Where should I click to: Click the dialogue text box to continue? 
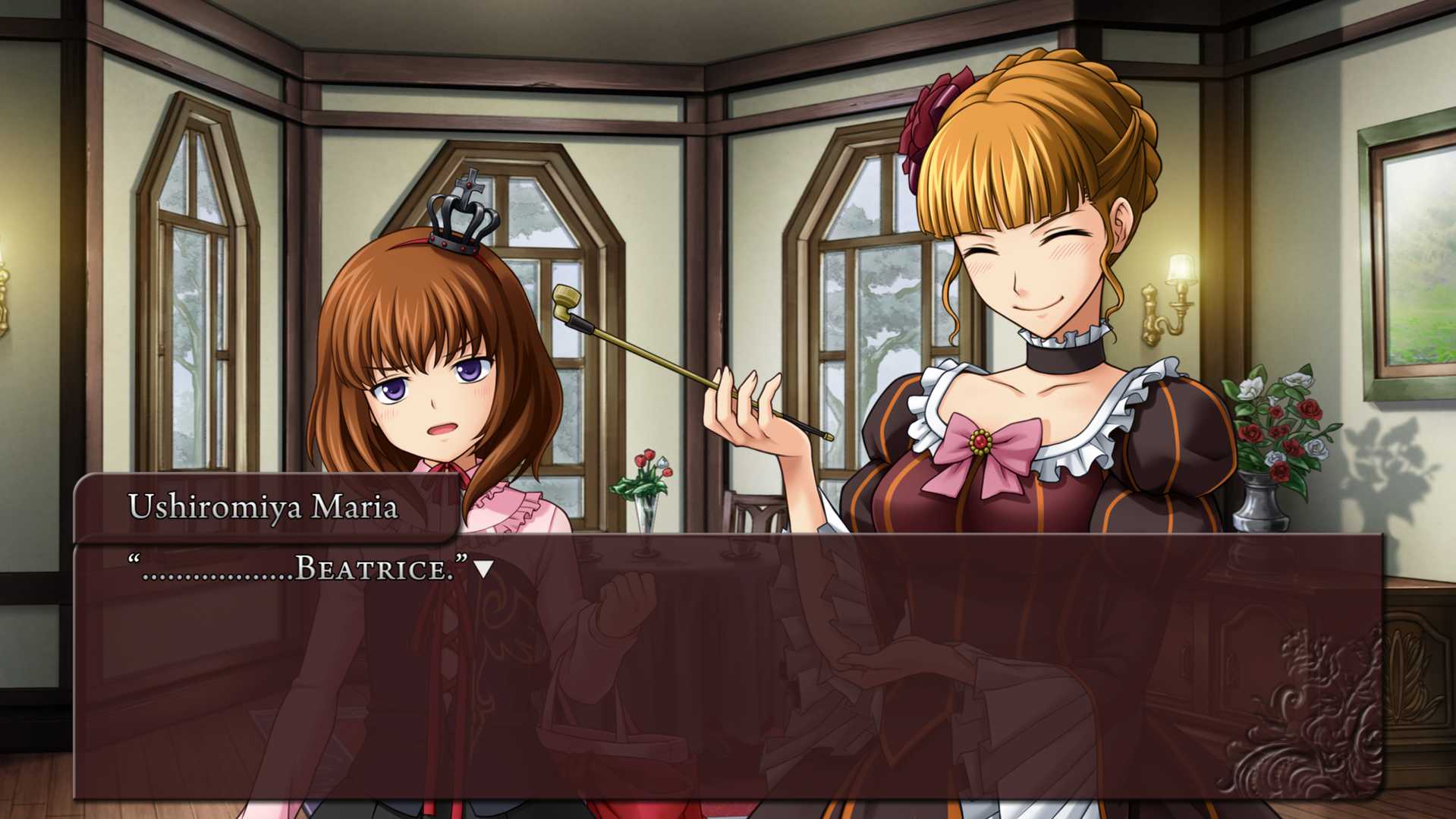(x=727, y=666)
